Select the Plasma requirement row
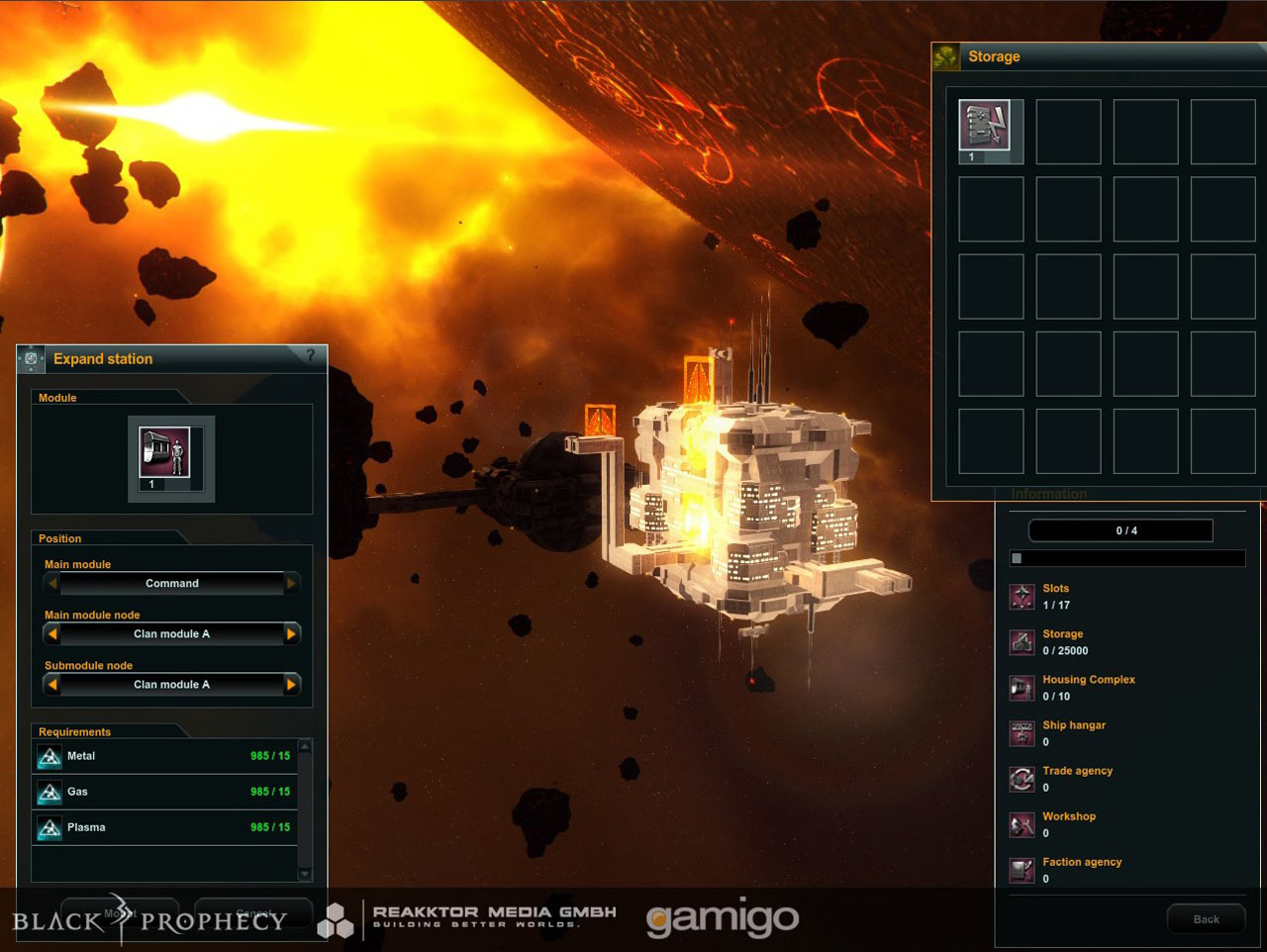1267x952 pixels. click(164, 827)
